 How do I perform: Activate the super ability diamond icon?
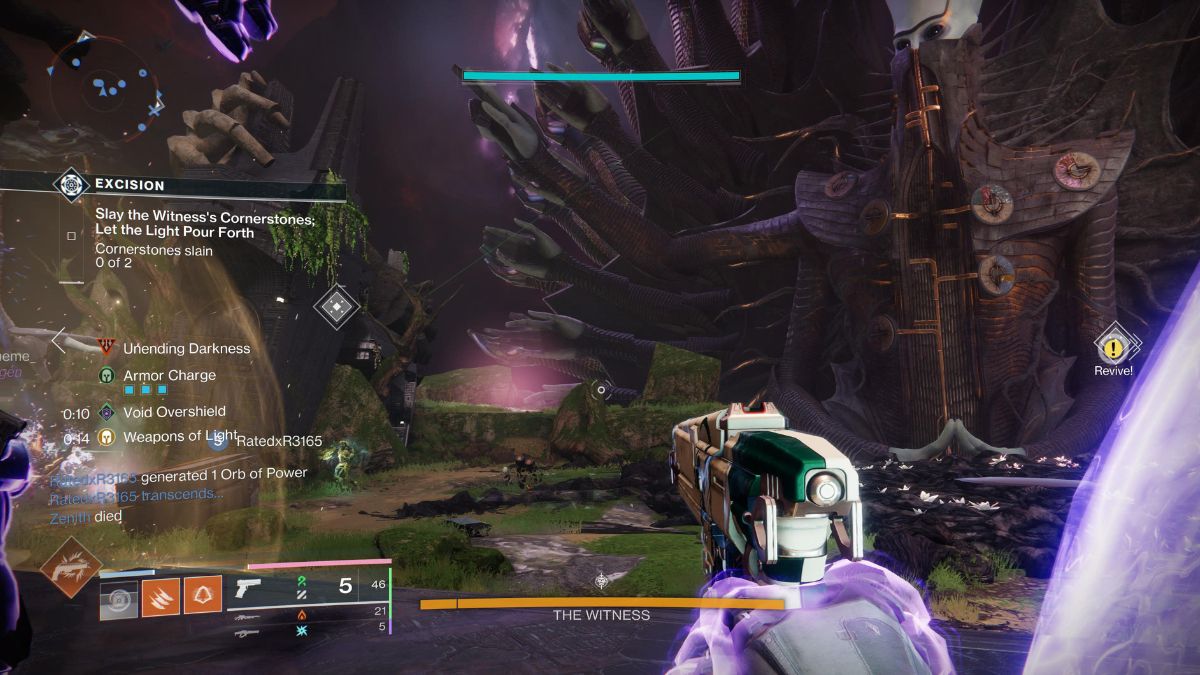[x=70, y=567]
